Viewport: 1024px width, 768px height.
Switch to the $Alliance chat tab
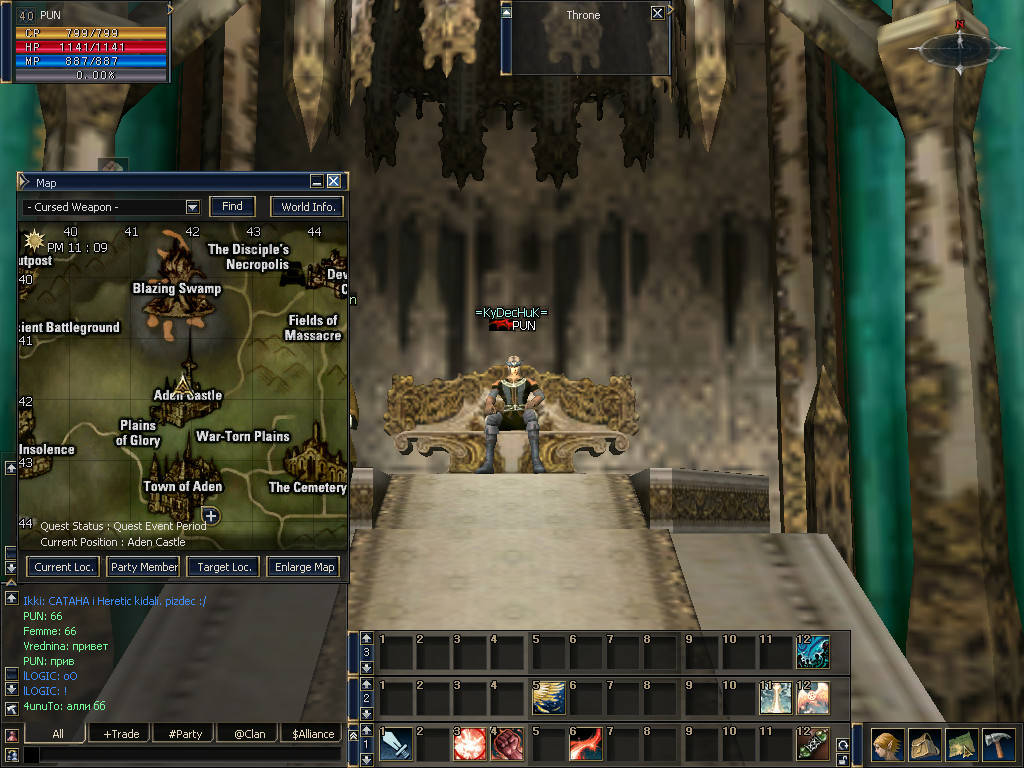313,734
